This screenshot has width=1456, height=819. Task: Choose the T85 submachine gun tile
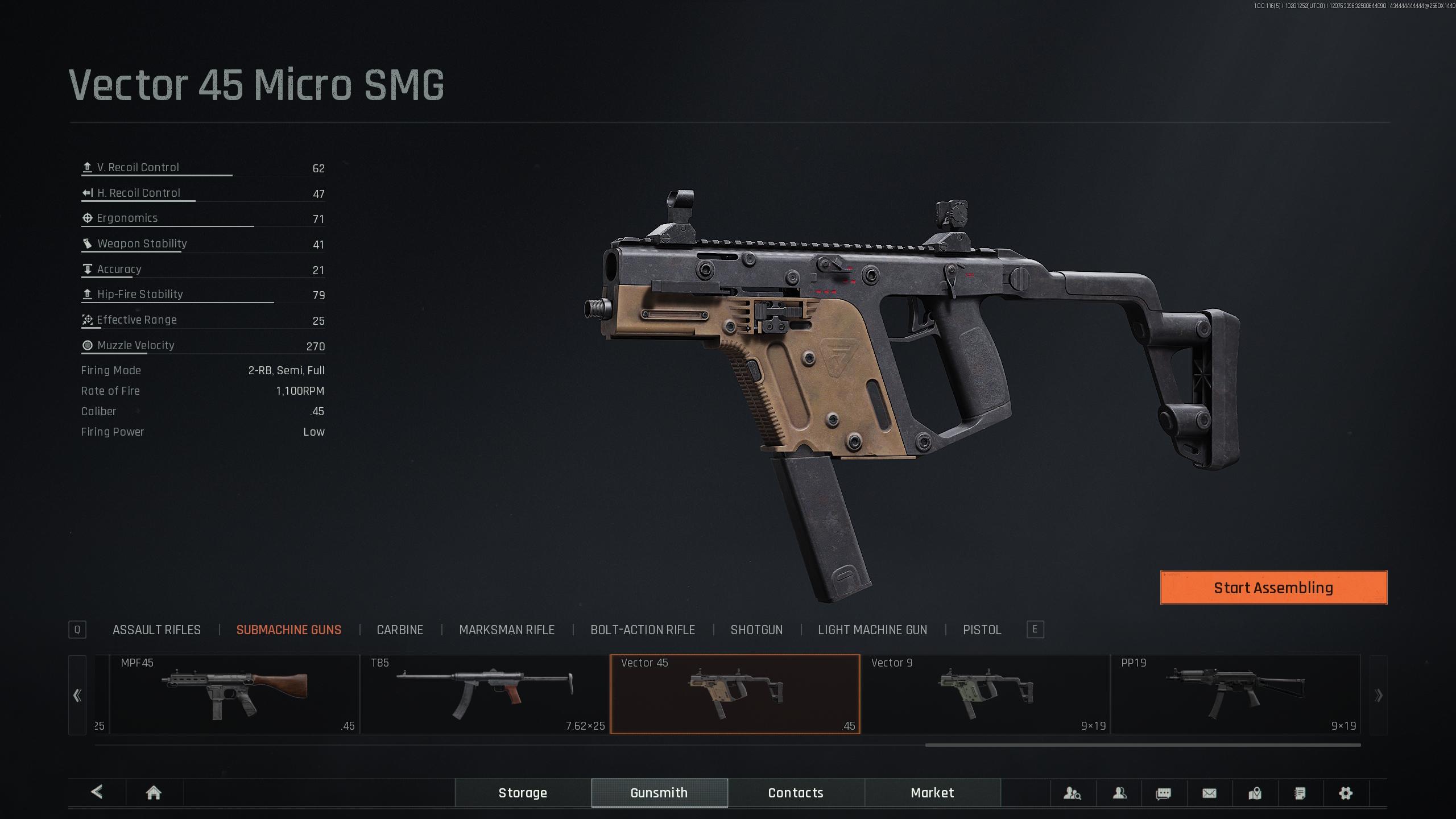pos(484,694)
